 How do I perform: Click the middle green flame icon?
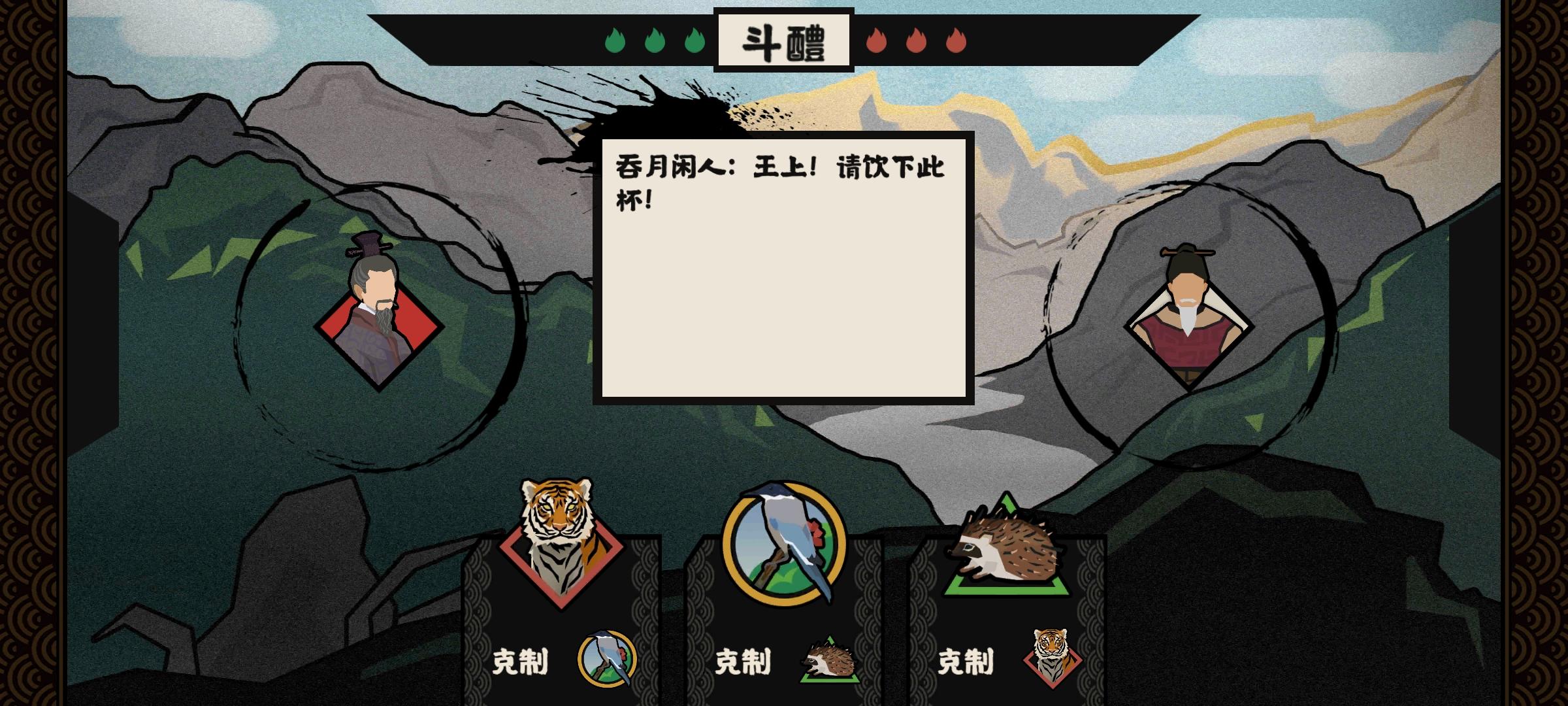655,41
